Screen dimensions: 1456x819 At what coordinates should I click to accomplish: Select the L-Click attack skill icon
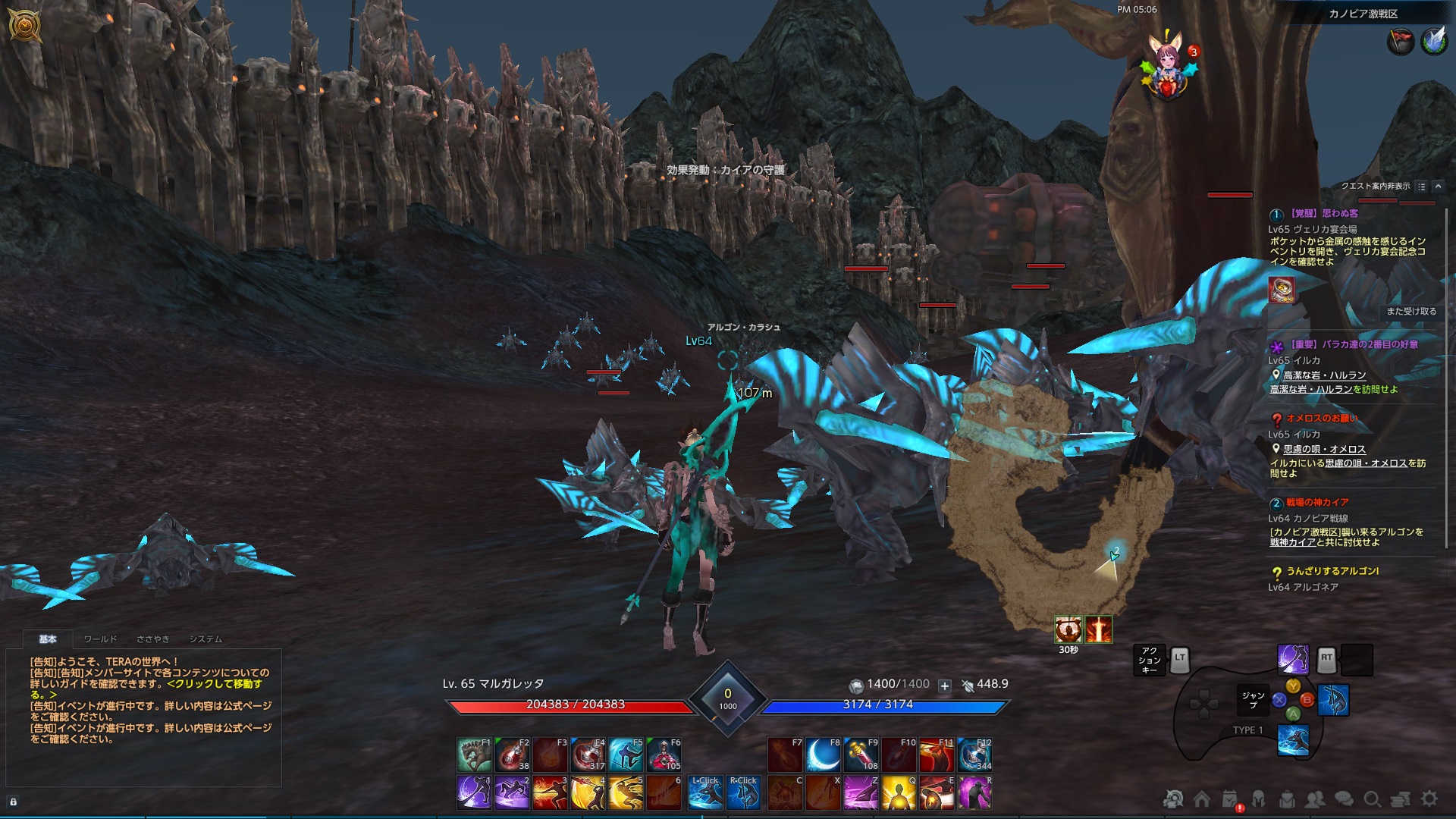tap(704, 789)
